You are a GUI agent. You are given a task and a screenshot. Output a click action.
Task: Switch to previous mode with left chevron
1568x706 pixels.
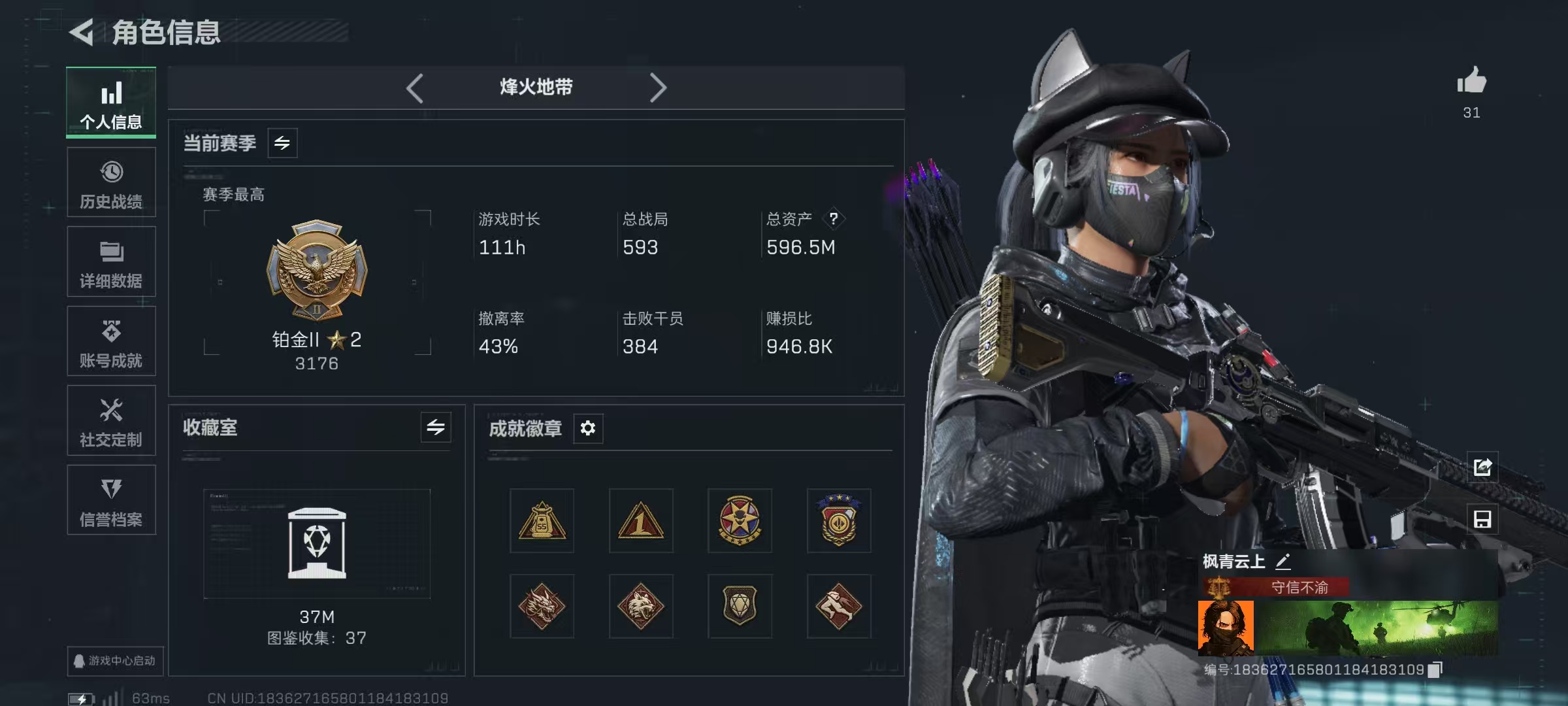(x=415, y=88)
